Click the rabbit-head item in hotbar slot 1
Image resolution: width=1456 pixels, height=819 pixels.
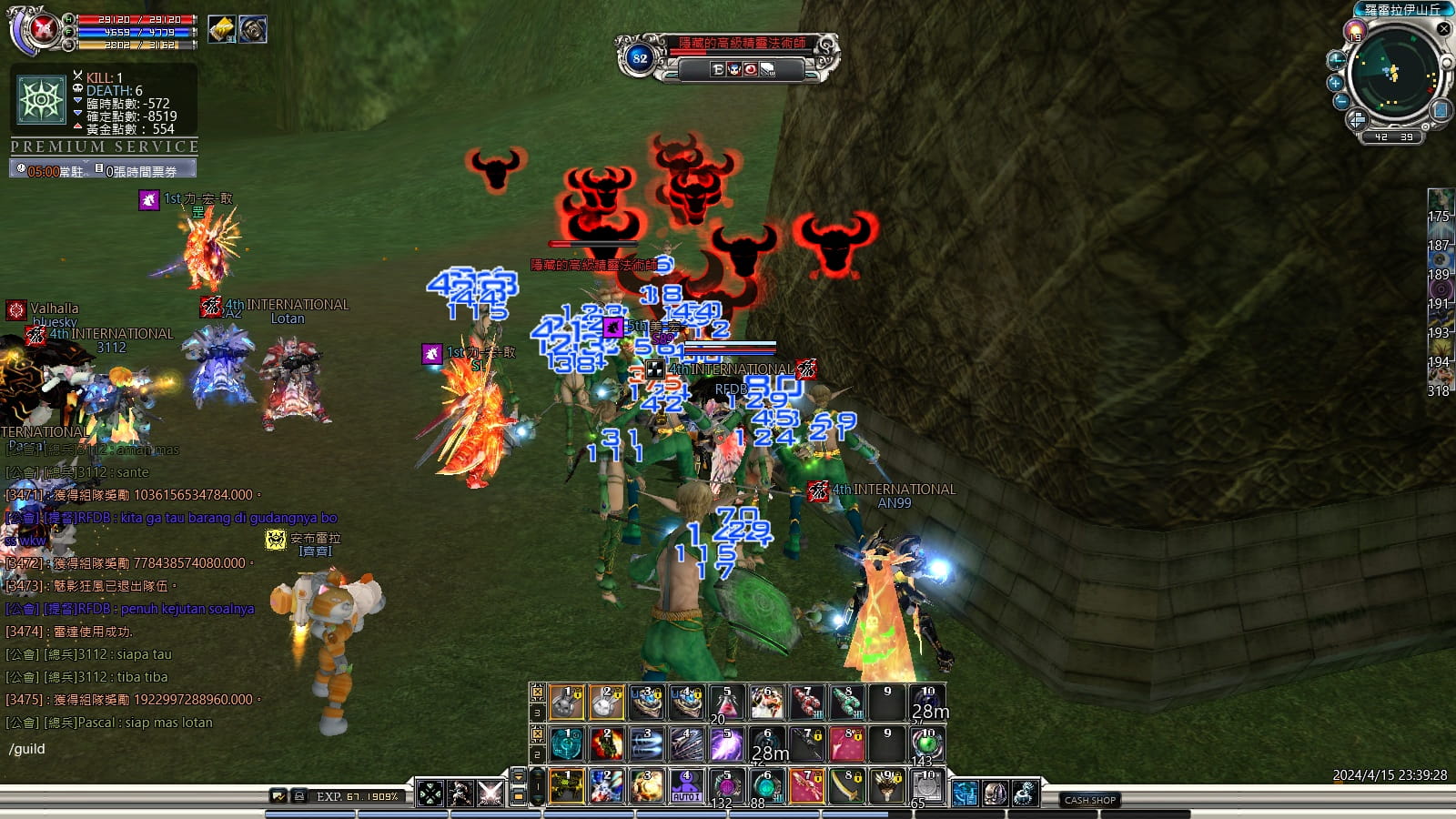[x=567, y=703]
